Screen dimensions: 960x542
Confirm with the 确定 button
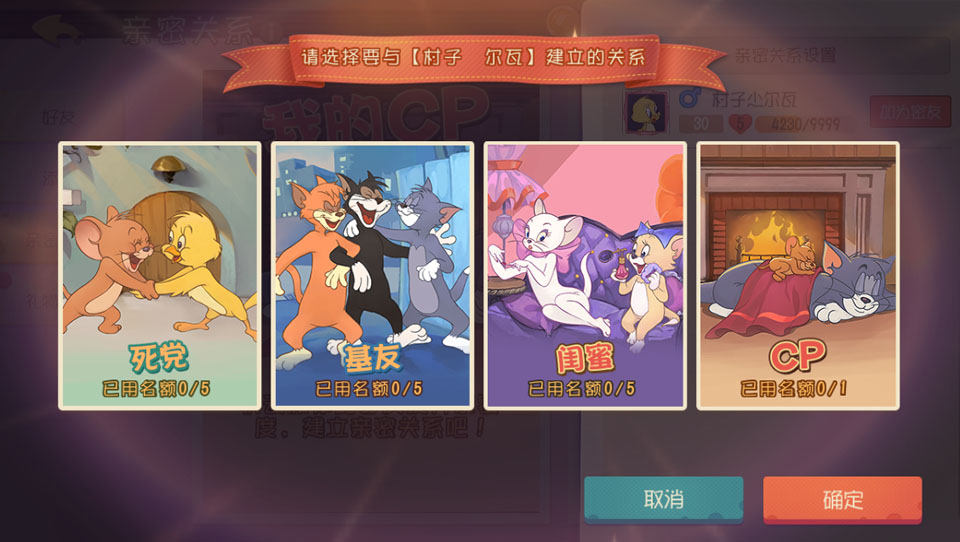(x=842, y=499)
